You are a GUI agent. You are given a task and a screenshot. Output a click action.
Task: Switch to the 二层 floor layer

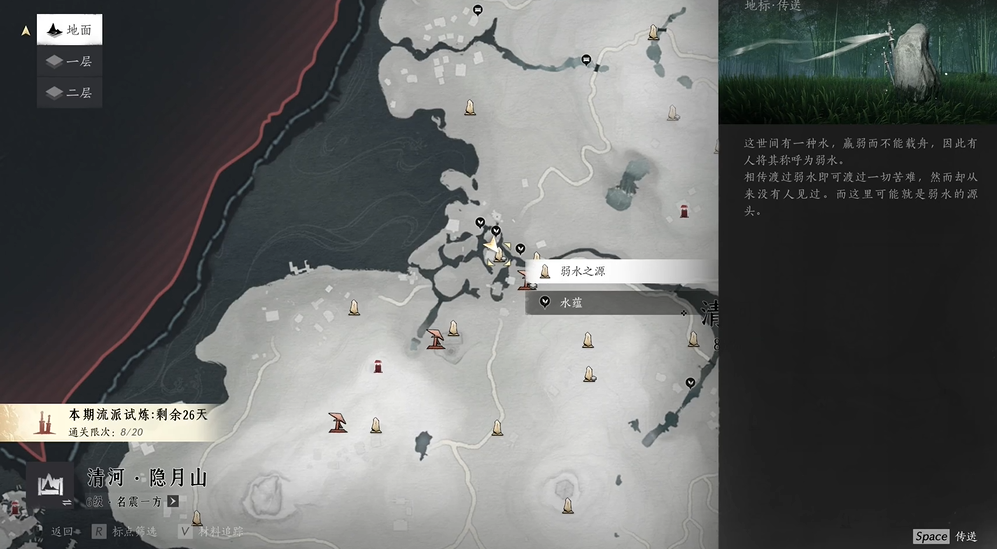point(69,92)
